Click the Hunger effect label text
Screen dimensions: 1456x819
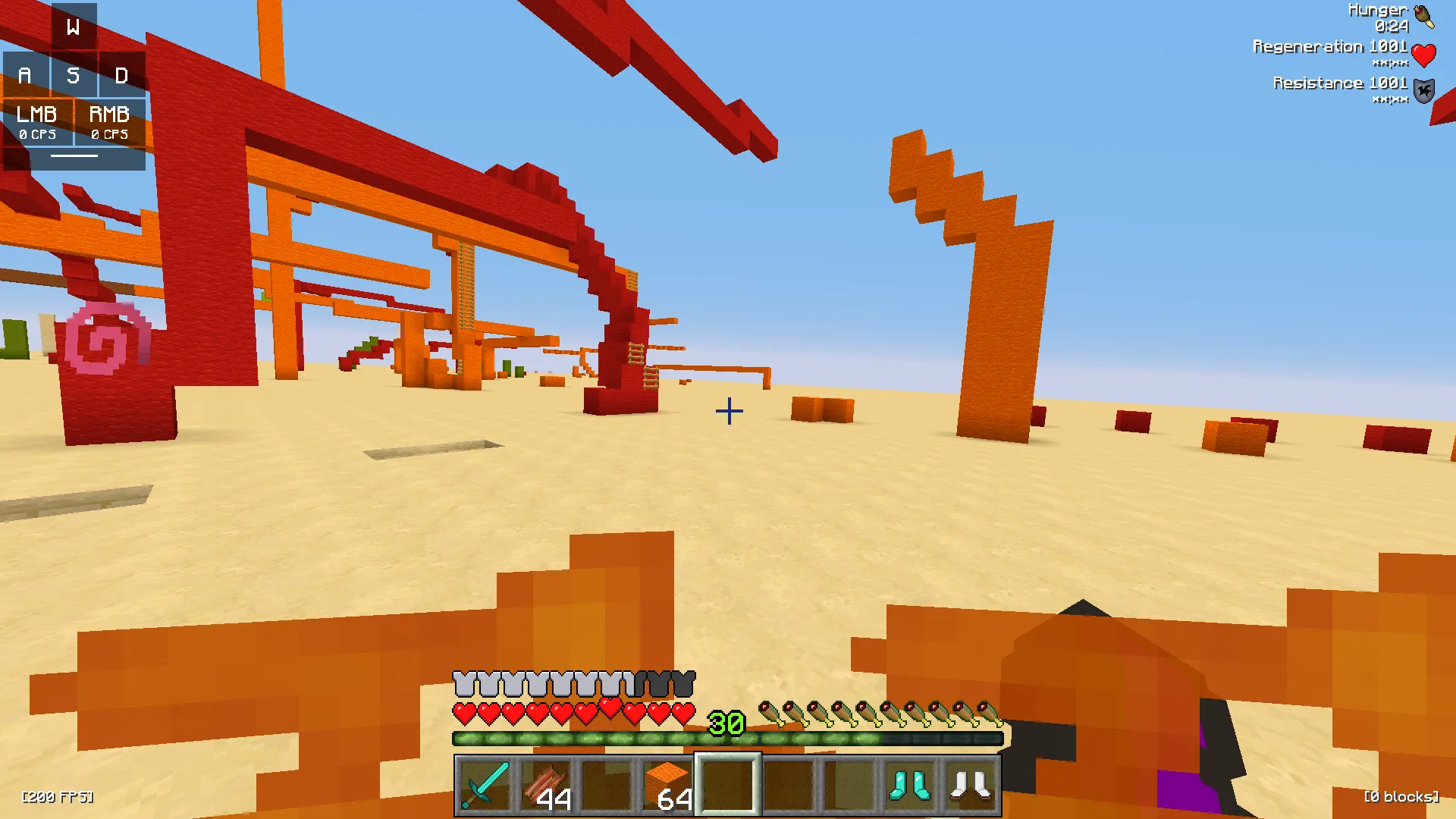tap(1376, 10)
